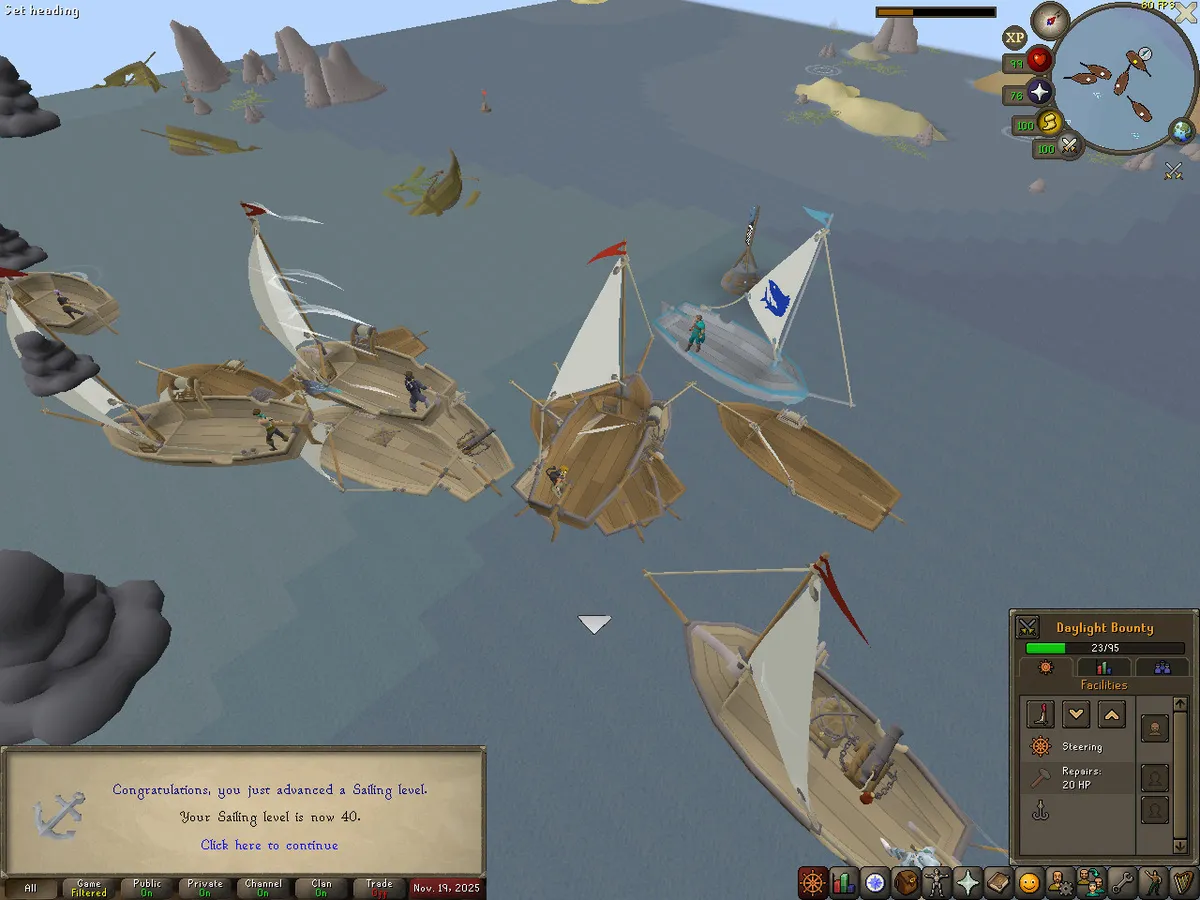Viewport: 1200px width, 900px height.
Task: Click the compass to face north
Action: 1050,20
